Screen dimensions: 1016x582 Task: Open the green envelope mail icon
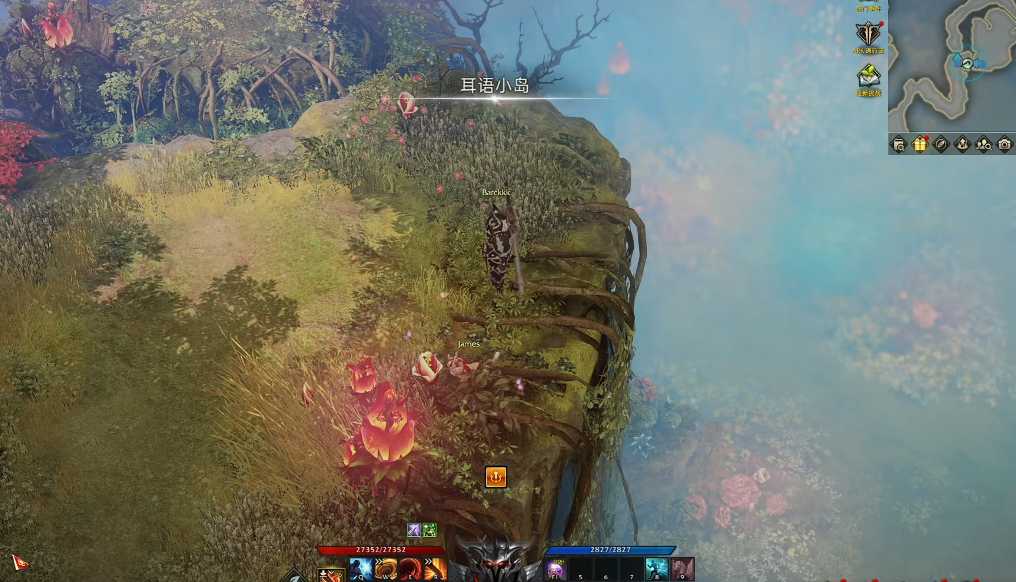pos(868,76)
